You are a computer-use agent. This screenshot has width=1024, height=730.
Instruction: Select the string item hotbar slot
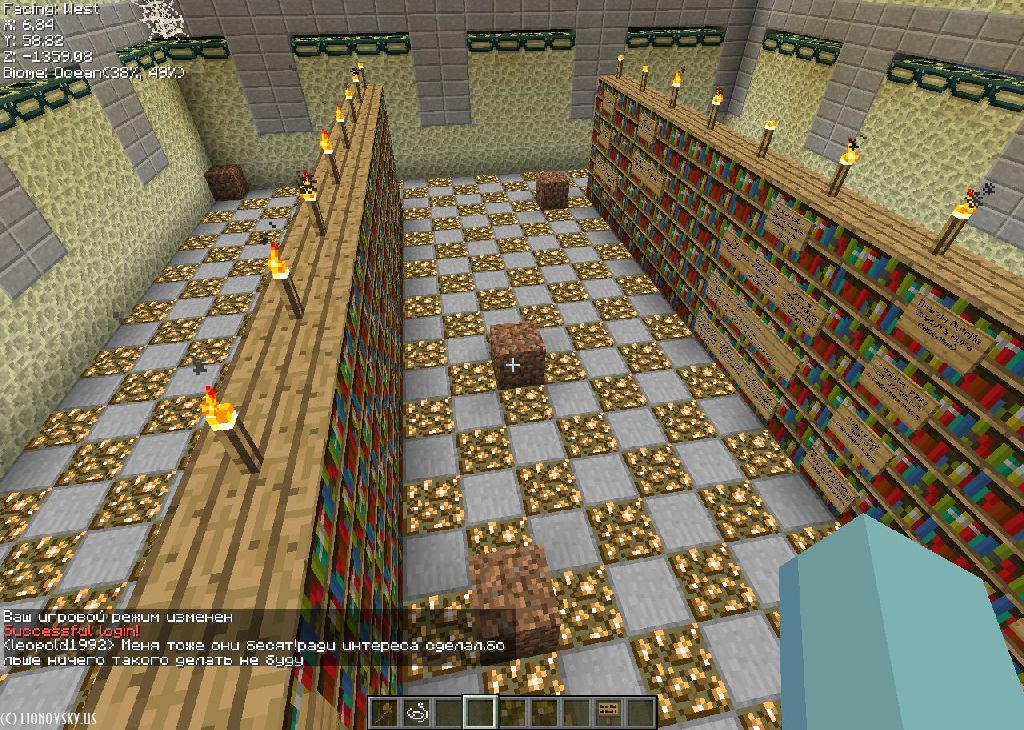(x=417, y=712)
